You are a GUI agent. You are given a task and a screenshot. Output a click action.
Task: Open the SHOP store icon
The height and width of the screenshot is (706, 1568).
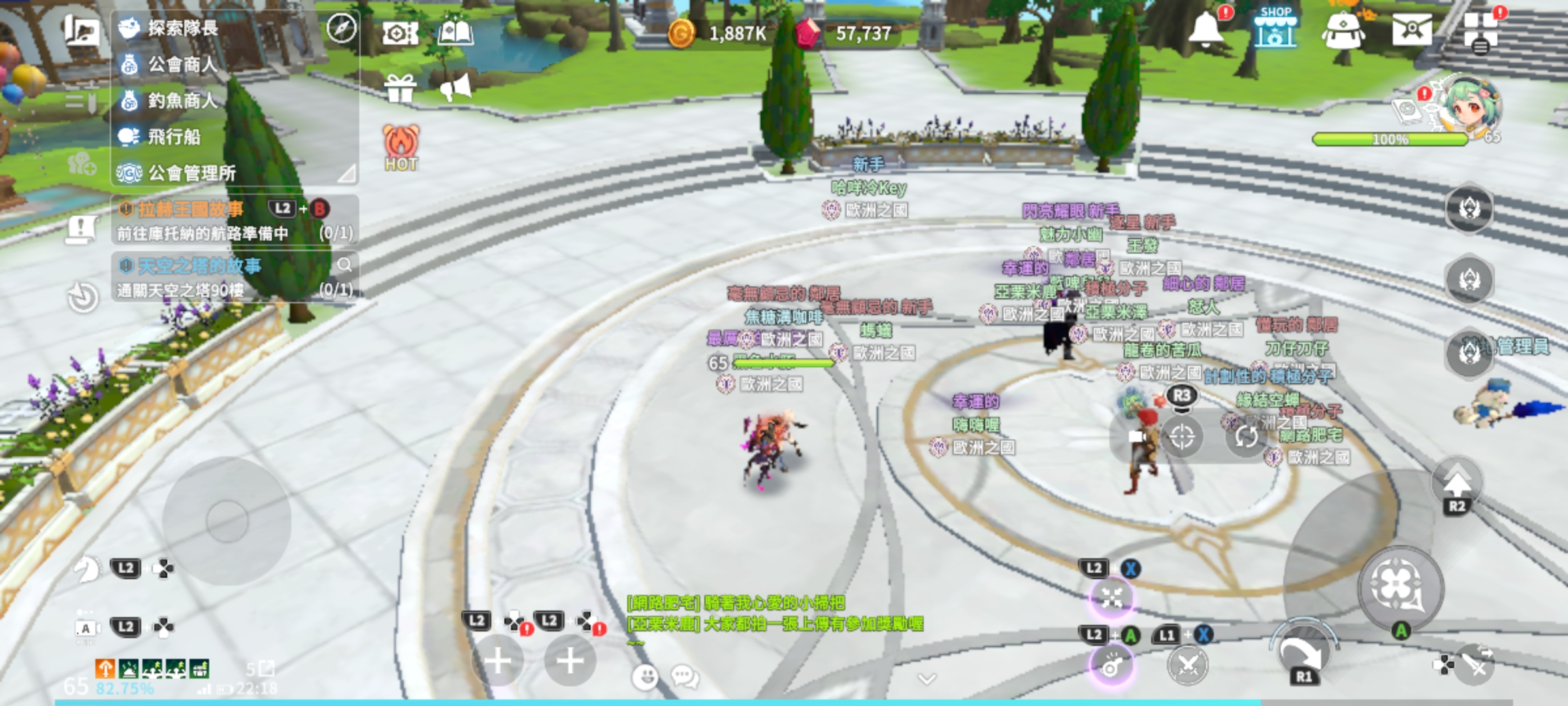tap(1275, 28)
